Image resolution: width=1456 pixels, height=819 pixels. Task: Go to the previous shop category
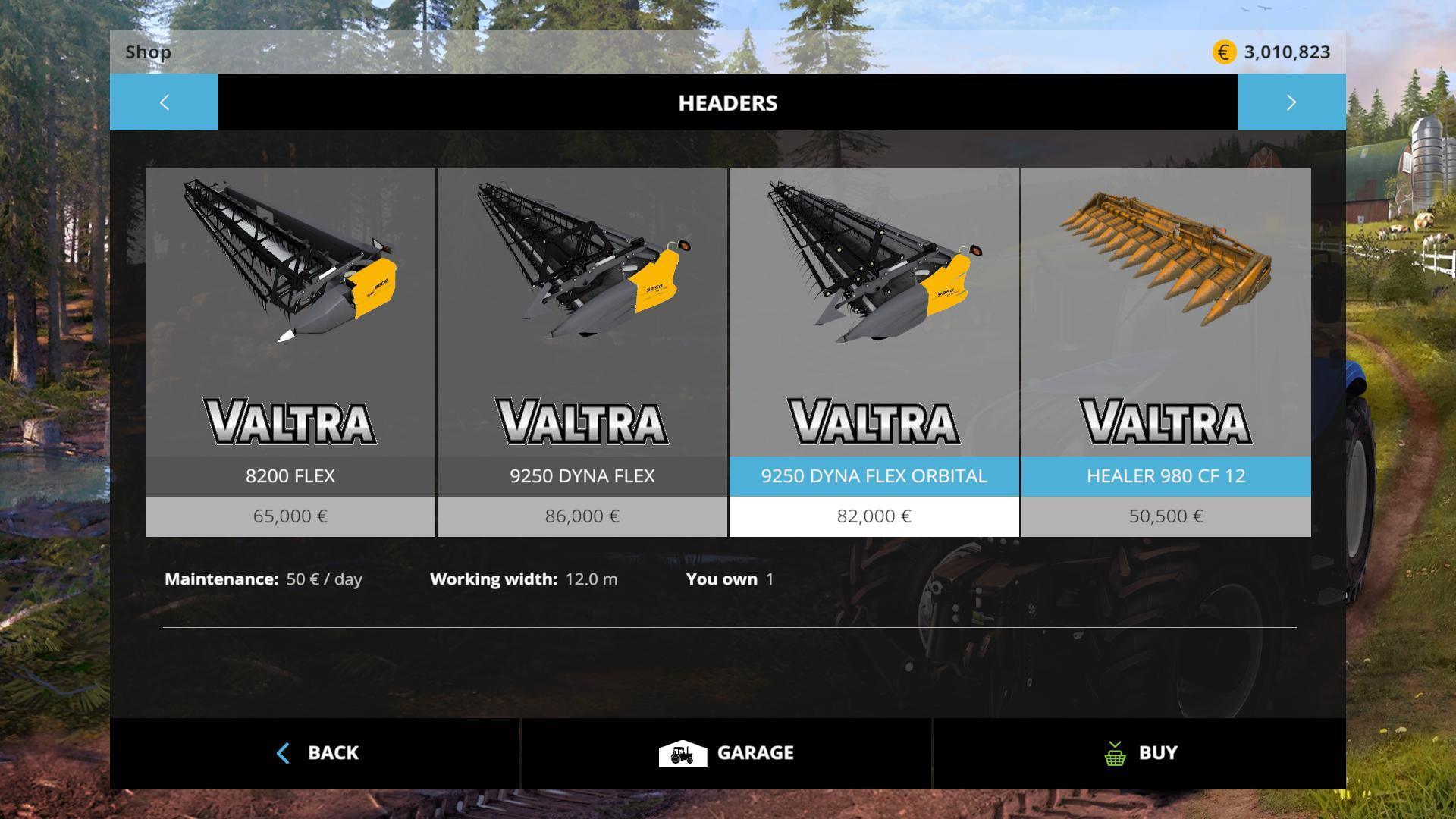point(164,102)
